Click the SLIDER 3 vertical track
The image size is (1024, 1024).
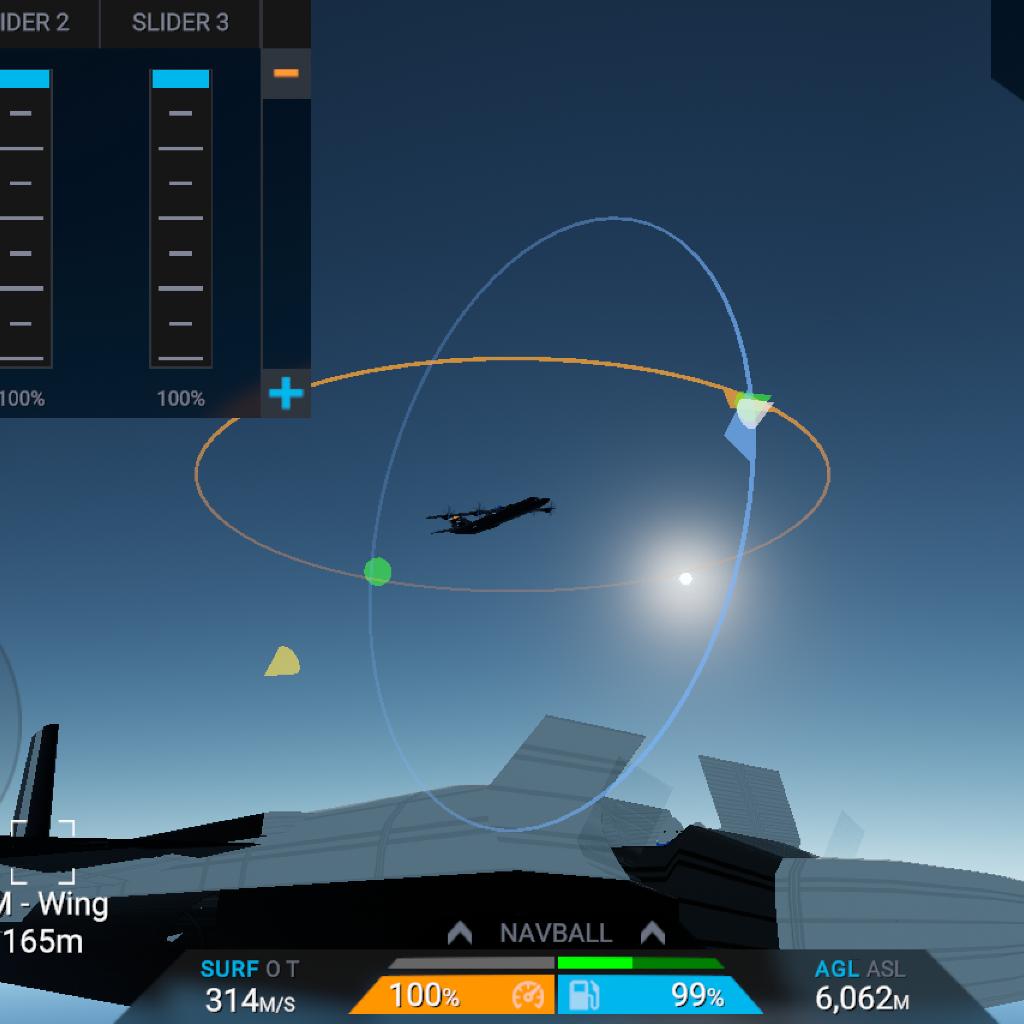pyautogui.click(x=181, y=218)
